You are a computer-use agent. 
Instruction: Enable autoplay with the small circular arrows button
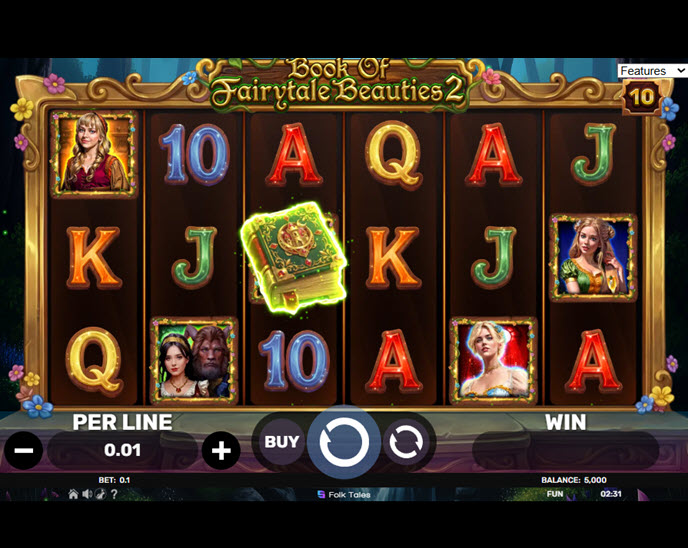point(406,442)
